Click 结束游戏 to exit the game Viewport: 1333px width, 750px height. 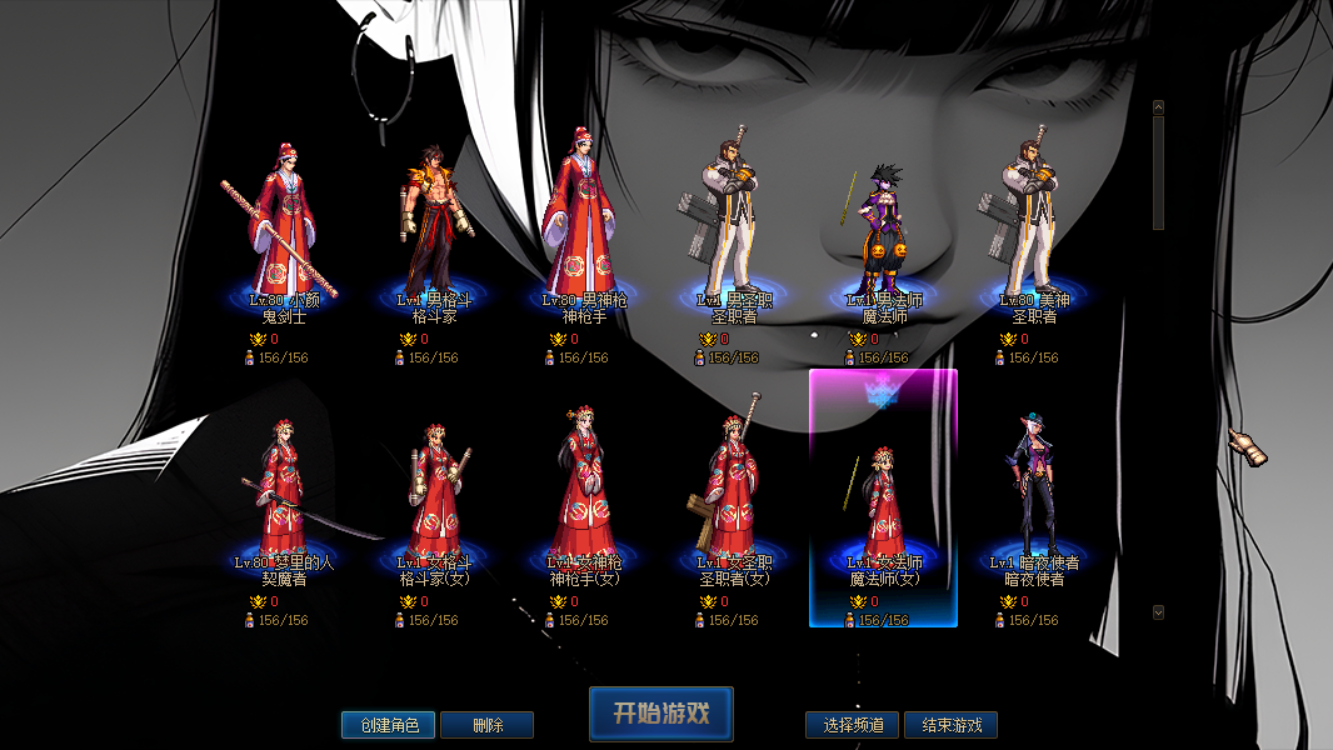click(x=953, y=724)
